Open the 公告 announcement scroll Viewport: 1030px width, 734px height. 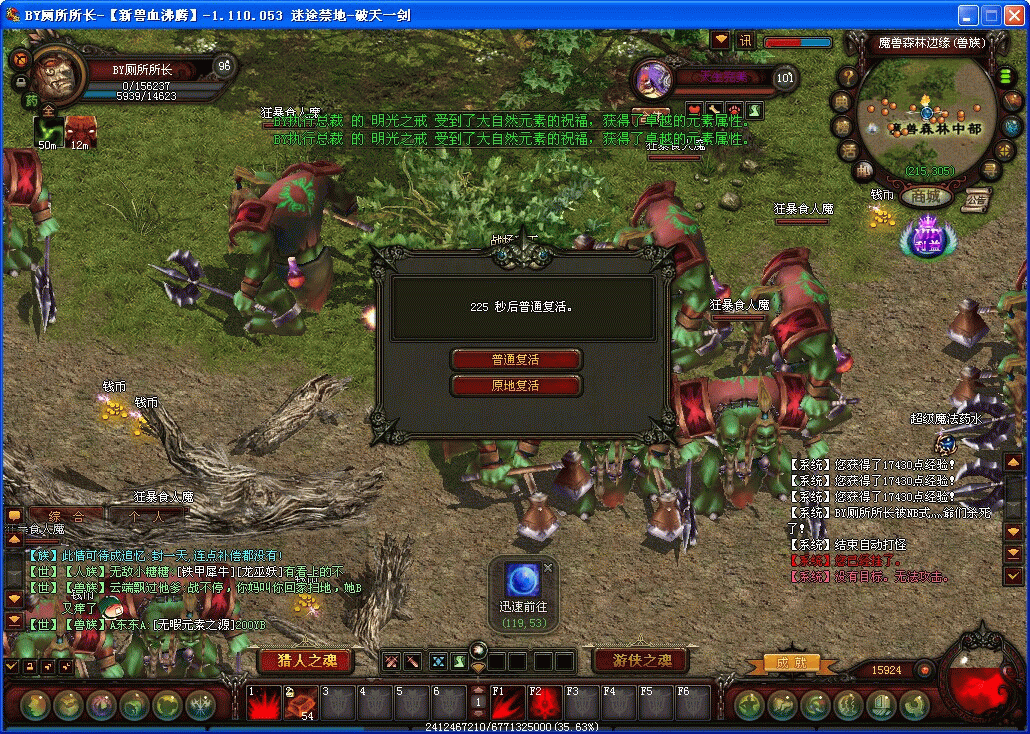point(977,199)
